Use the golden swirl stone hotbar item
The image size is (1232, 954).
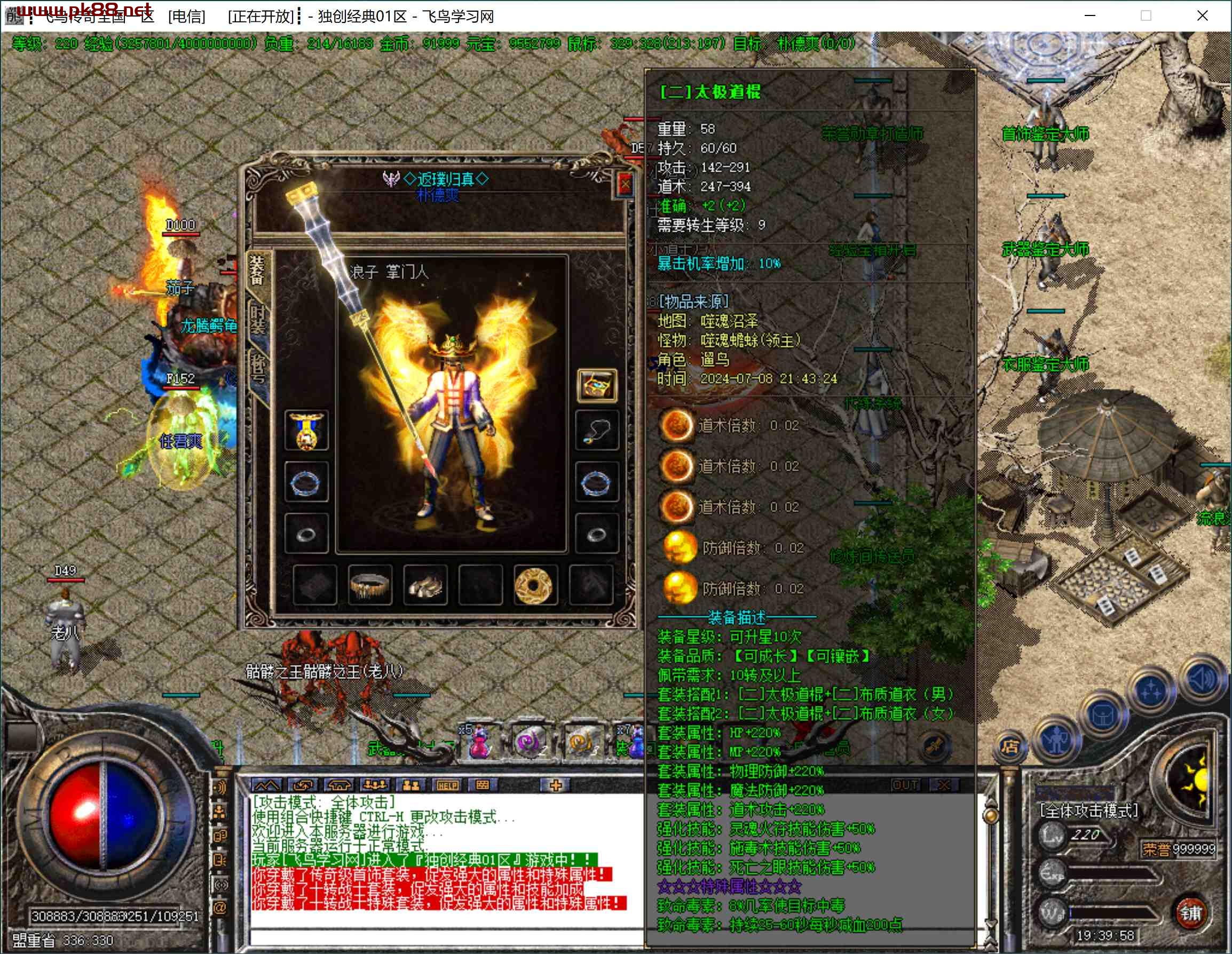click(580, 742)
